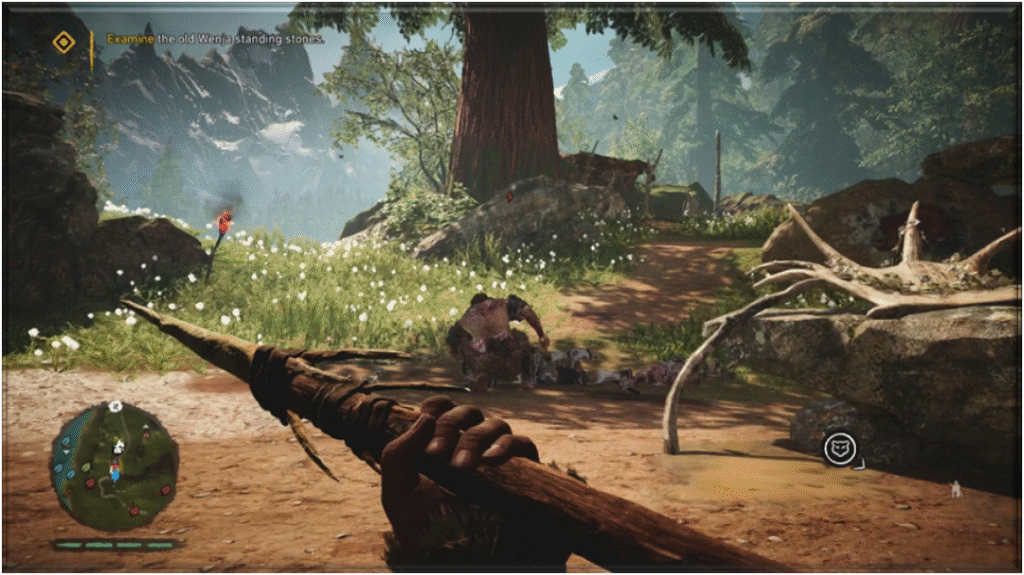Click the circular minimap
1024x575 pixels.
tap(115, 467)
